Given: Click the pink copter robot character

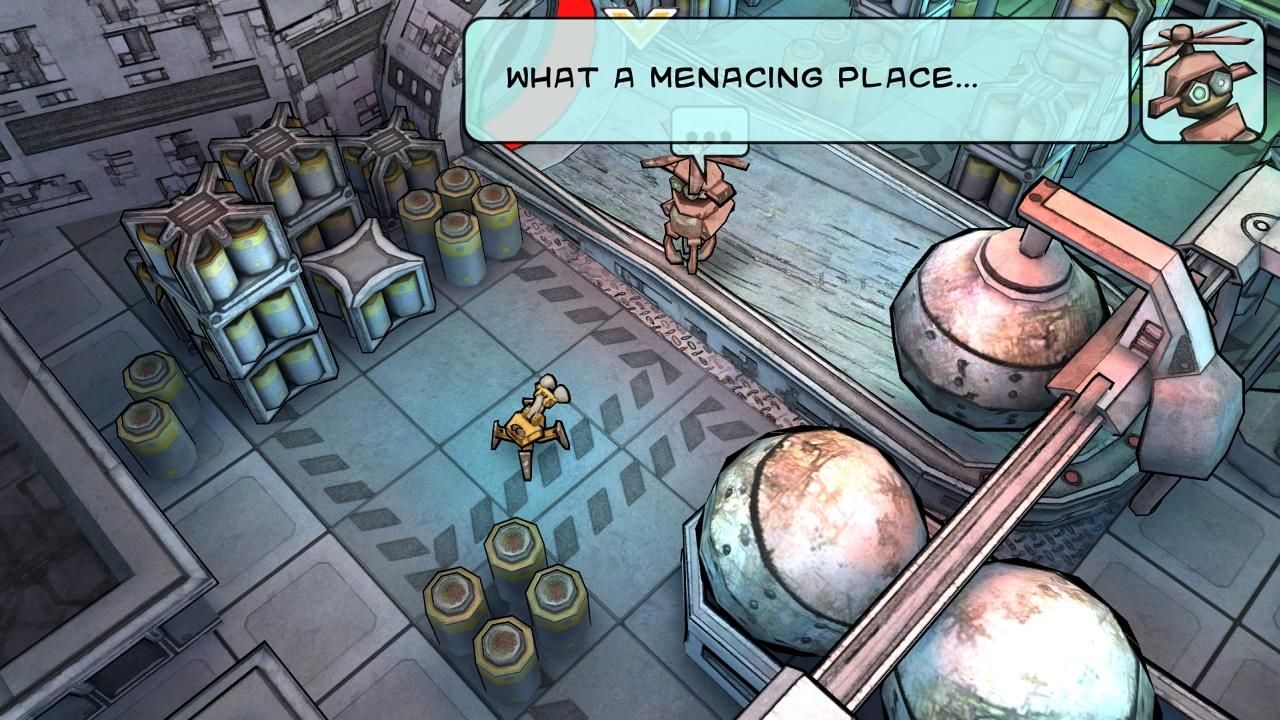Looking at the screenshot, I should tap(695, 210).
